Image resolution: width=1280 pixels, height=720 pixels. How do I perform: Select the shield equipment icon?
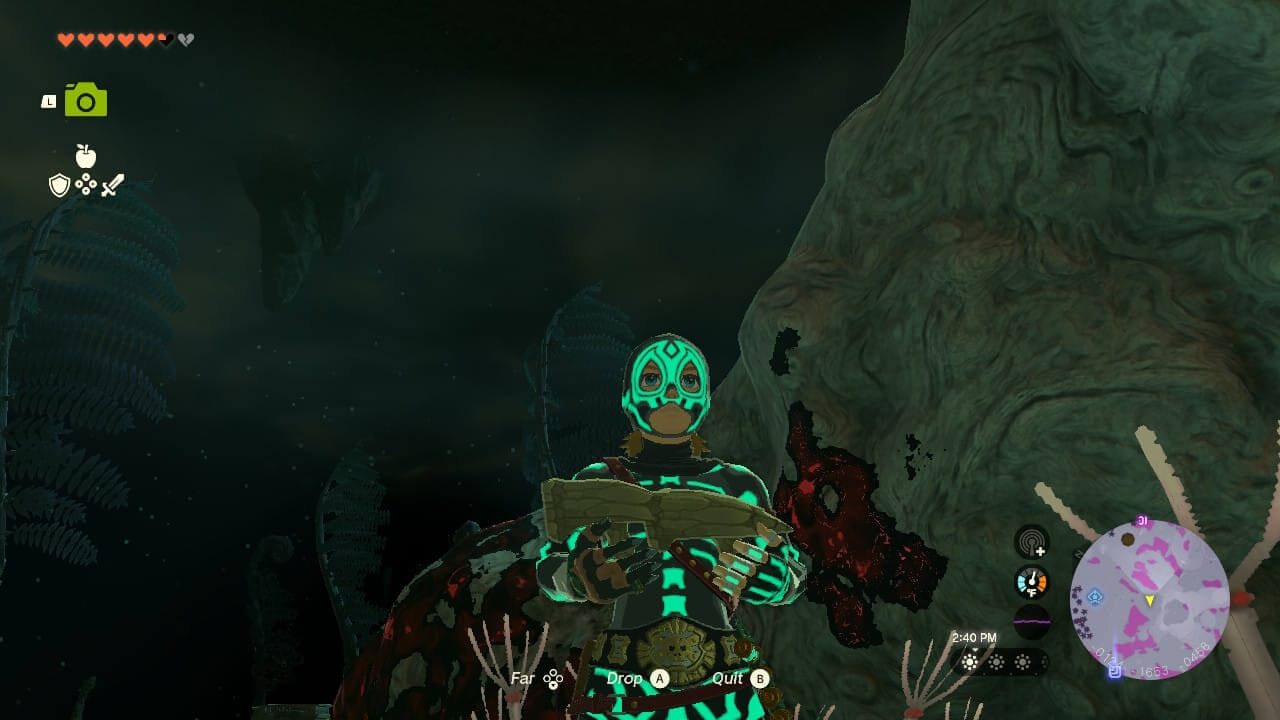coord(58,185)
